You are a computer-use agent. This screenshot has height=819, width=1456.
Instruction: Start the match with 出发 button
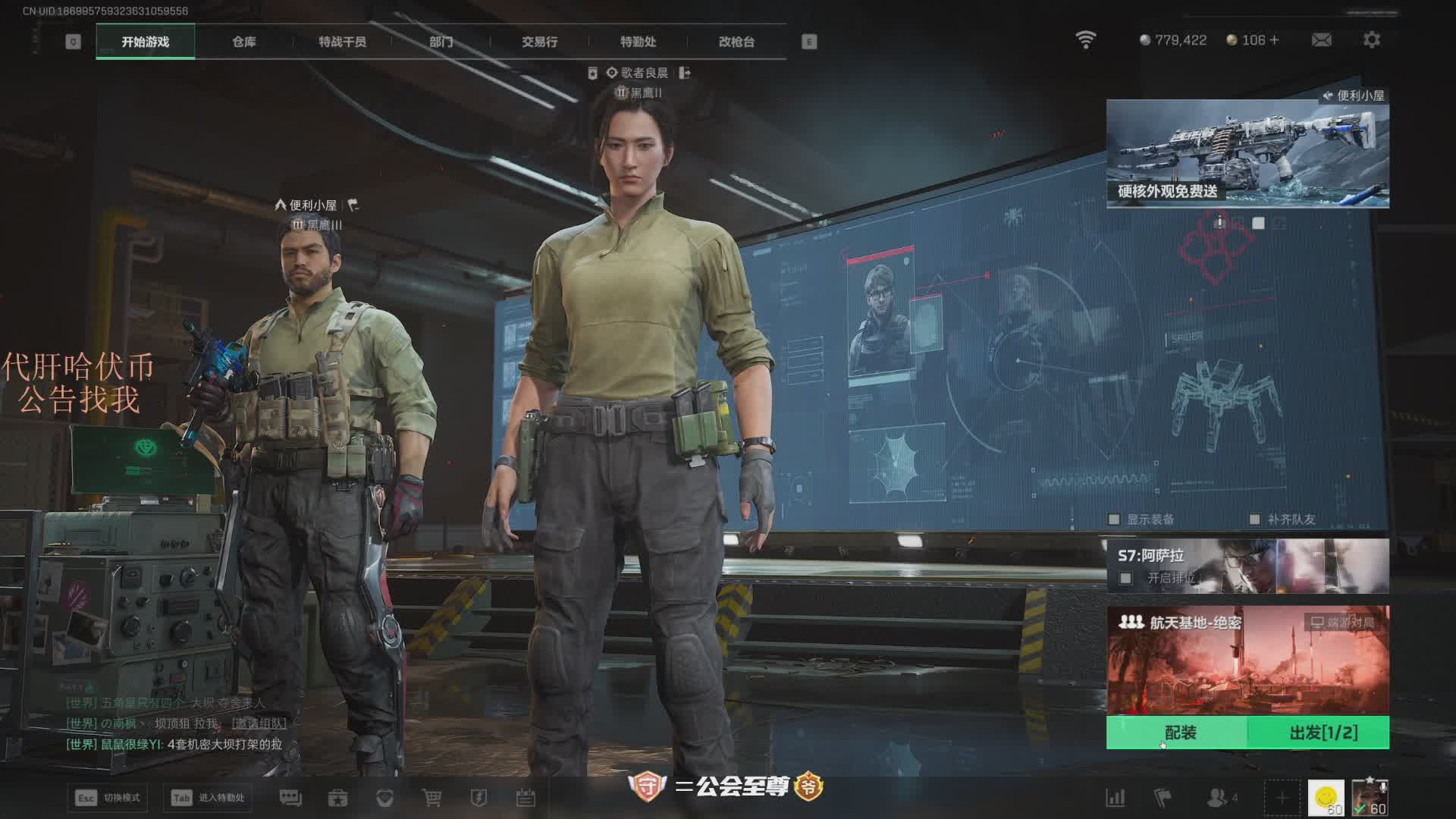click(x=1323, y=733)
